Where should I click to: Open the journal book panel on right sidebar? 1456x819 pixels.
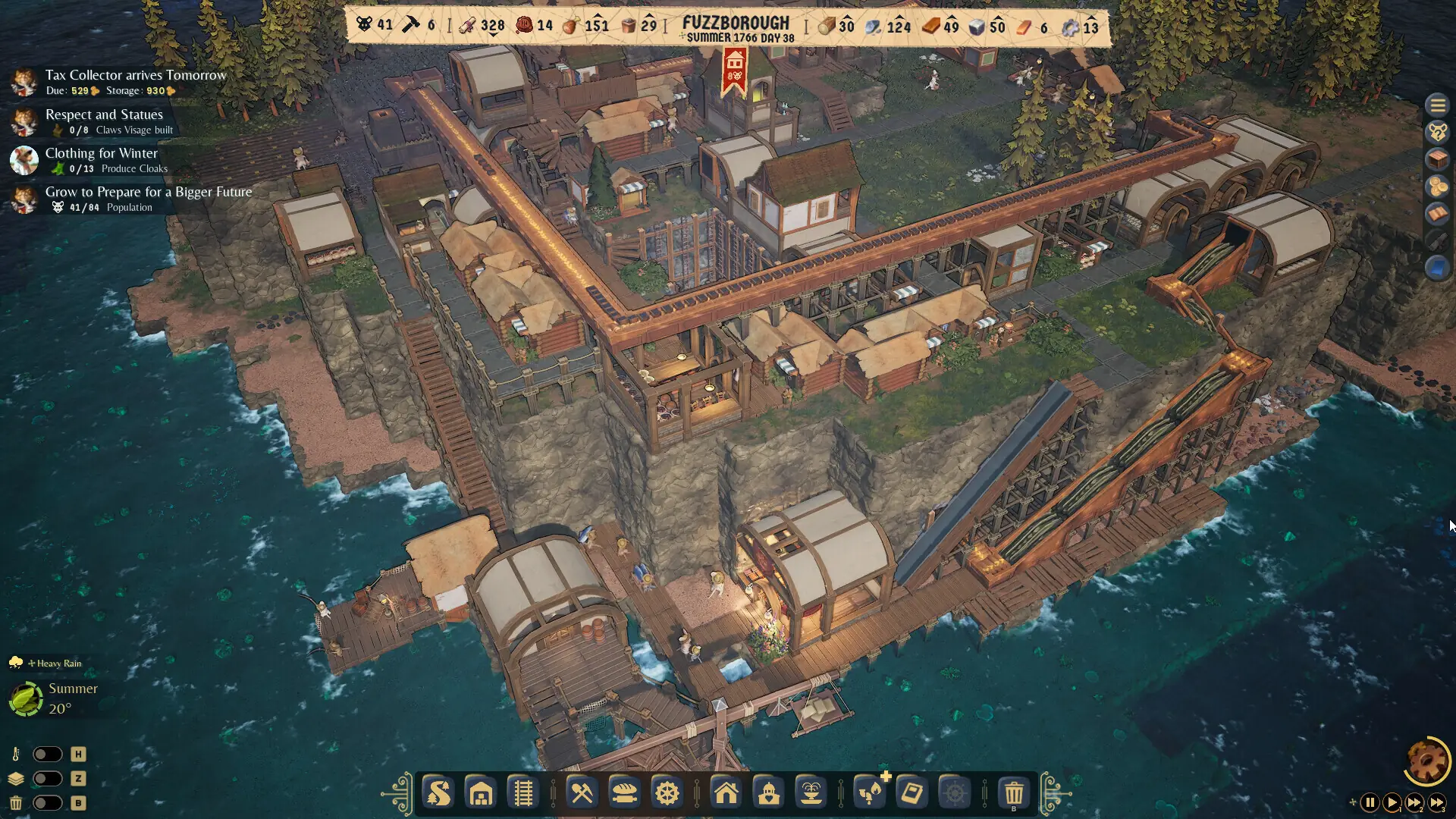(x=1437, y=210)
